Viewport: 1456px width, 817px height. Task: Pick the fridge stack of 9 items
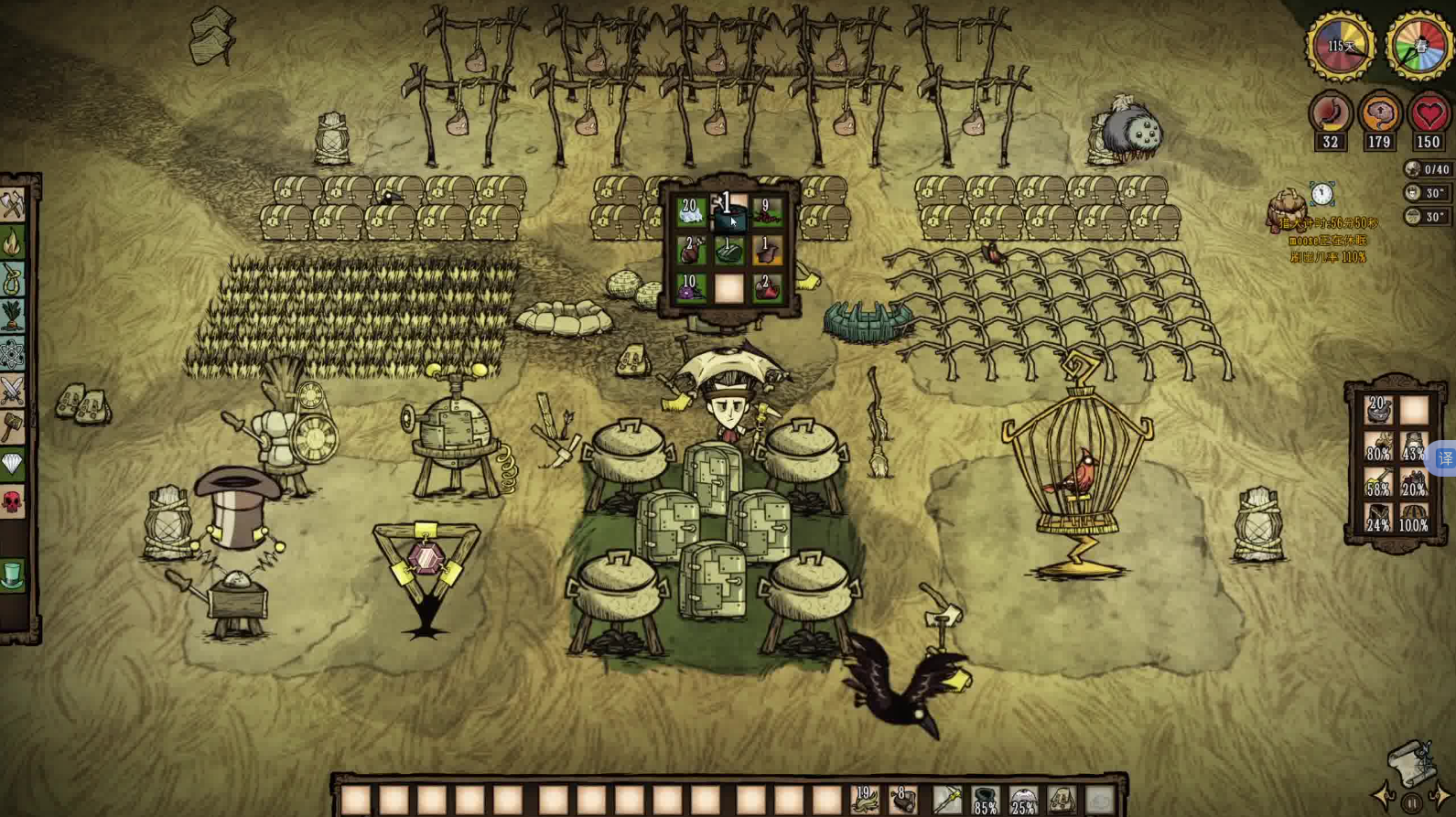pyautogui.click(x=767, y=212)
